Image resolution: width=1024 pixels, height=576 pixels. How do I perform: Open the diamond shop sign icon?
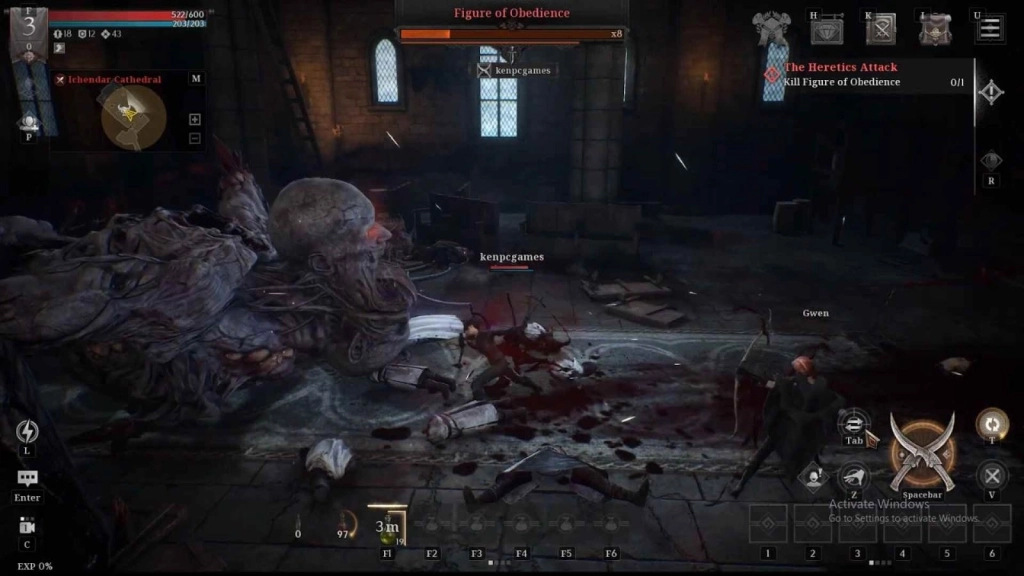coord(826,30)
